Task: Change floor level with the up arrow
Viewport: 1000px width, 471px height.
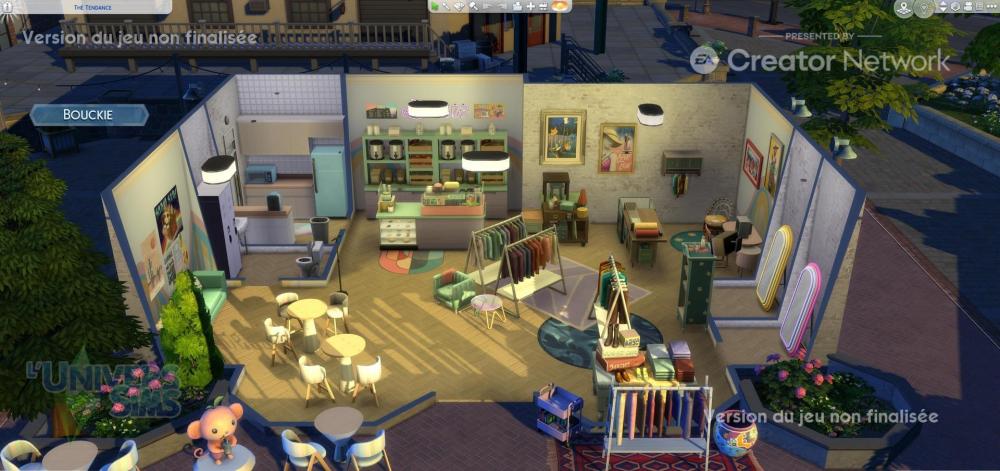Action: [x=943, y=4]
